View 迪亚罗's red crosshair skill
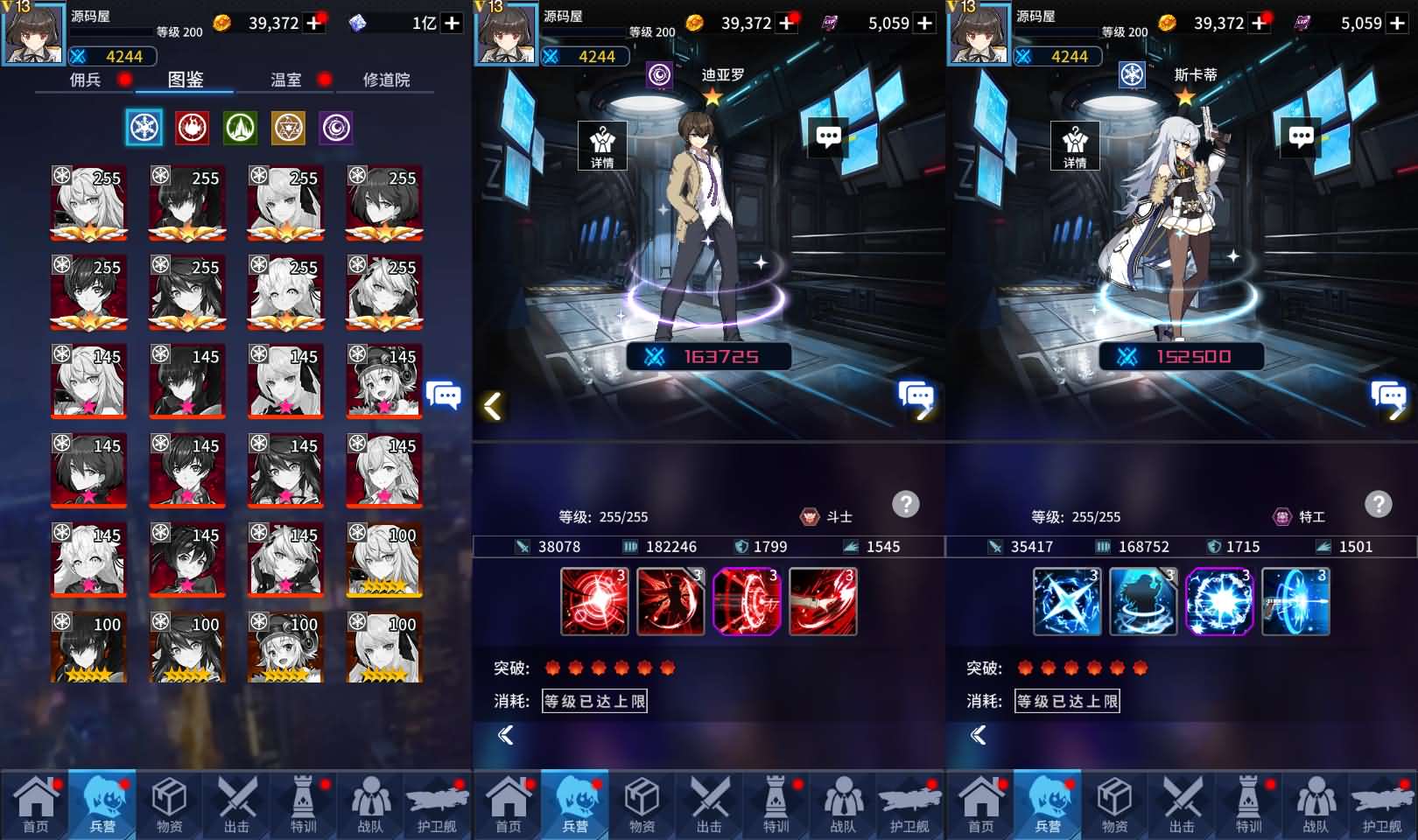1418x840 pixels. coord(594,601)
